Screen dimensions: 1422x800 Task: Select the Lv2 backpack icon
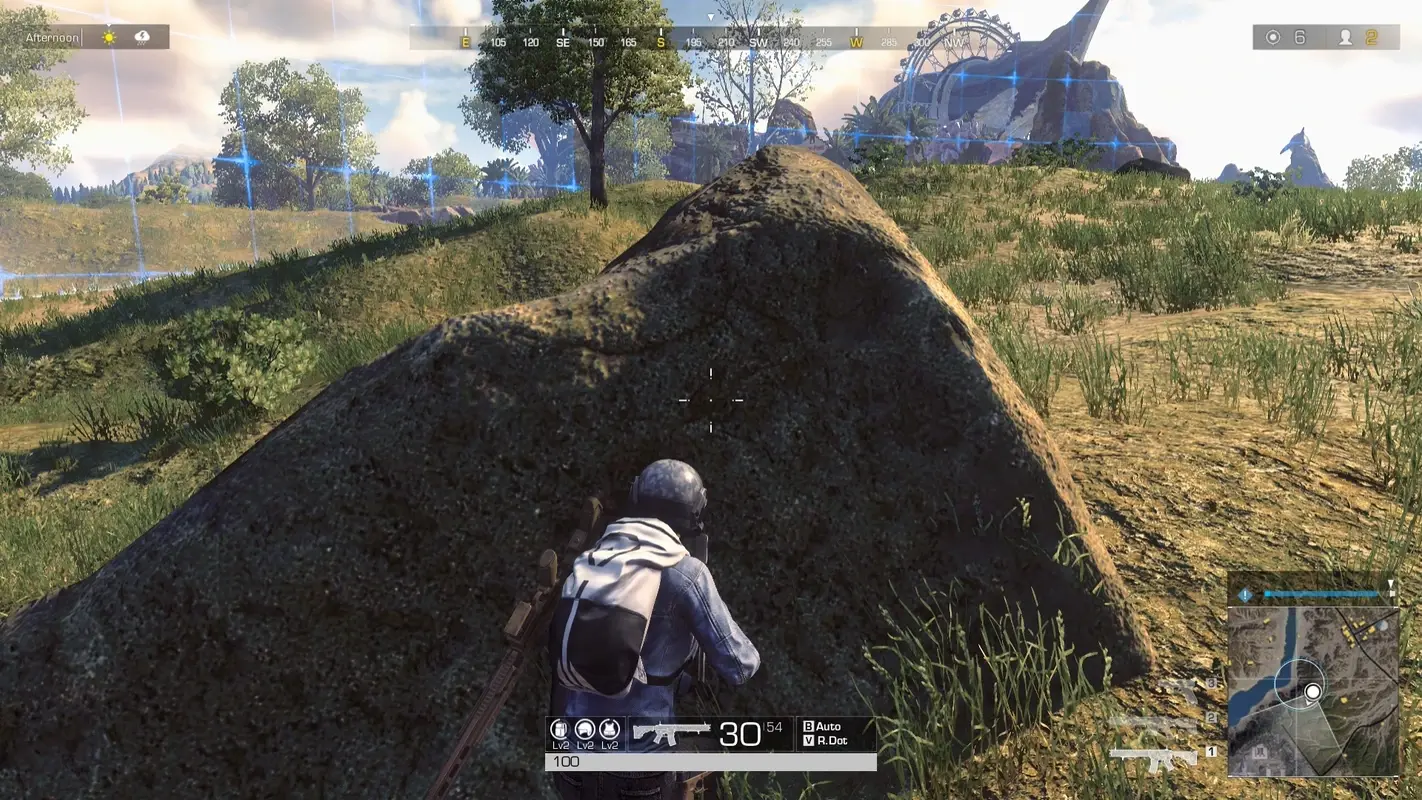click(x=558, y=730)
